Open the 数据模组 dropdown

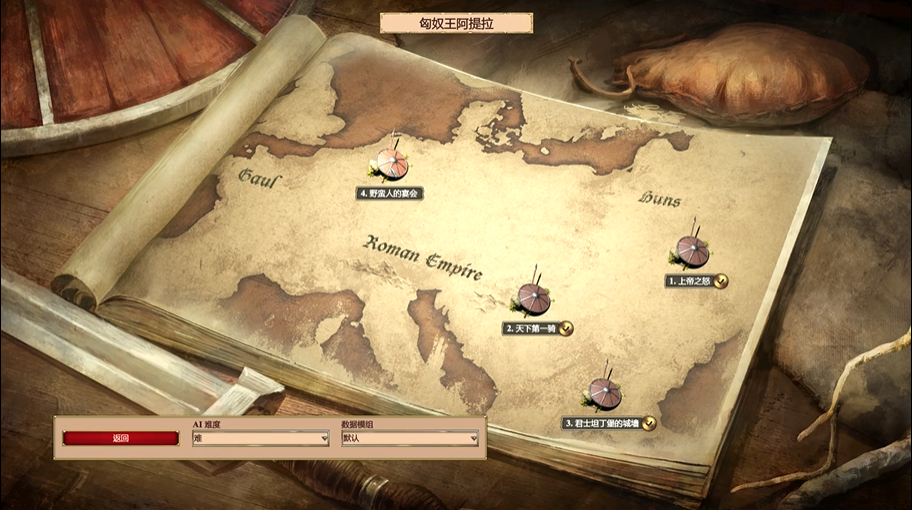coord(409,438)
